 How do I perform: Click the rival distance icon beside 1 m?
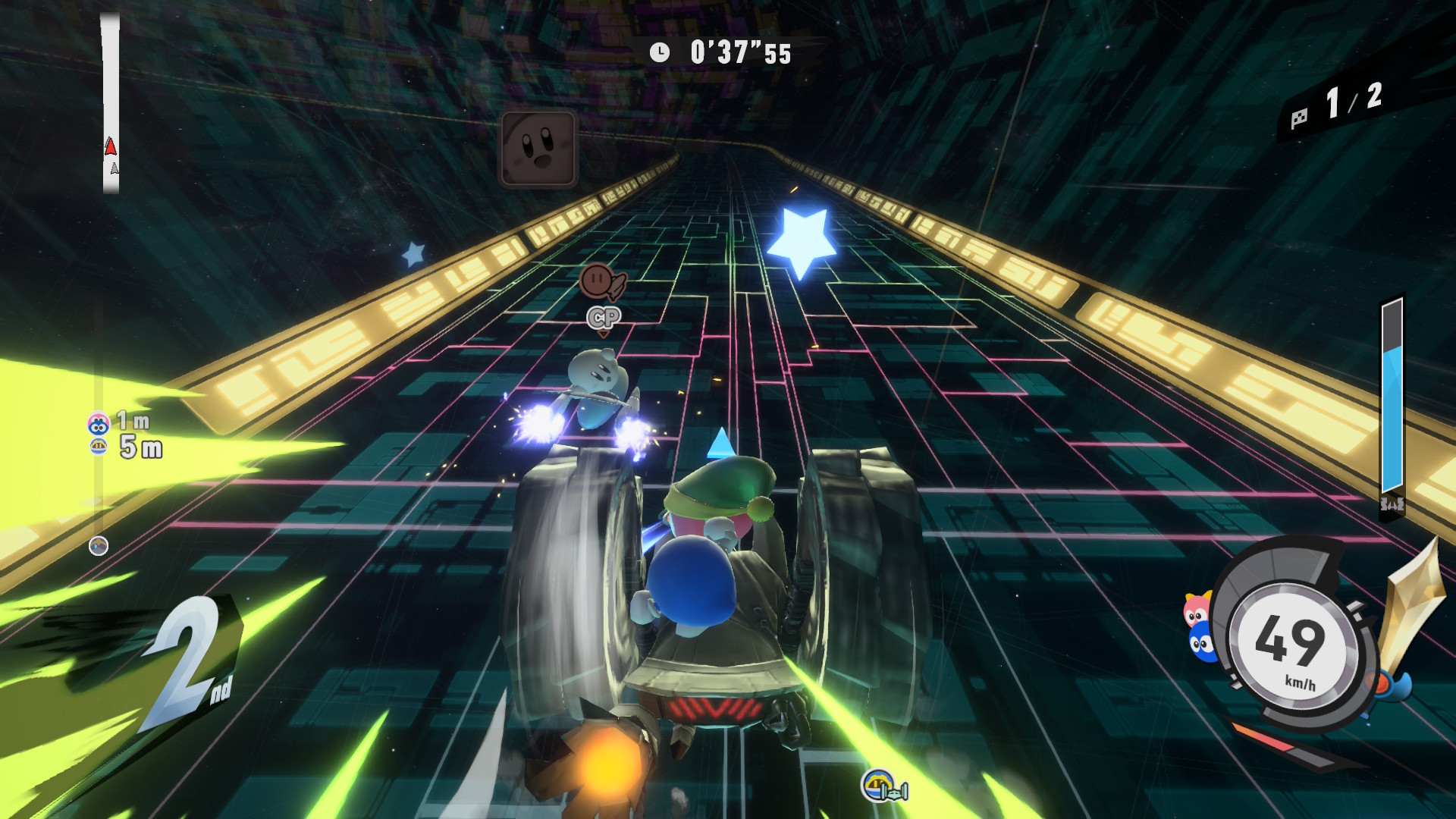point(99,423)
